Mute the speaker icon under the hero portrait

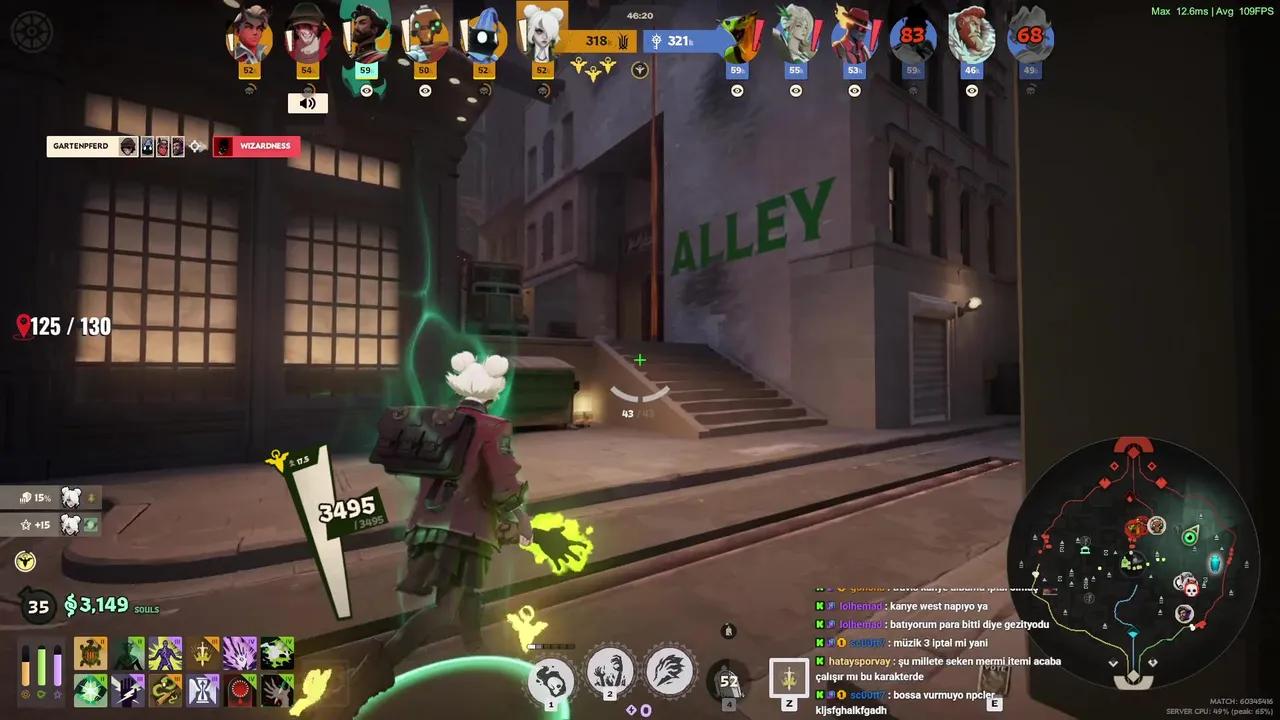(x=307, y=103)
